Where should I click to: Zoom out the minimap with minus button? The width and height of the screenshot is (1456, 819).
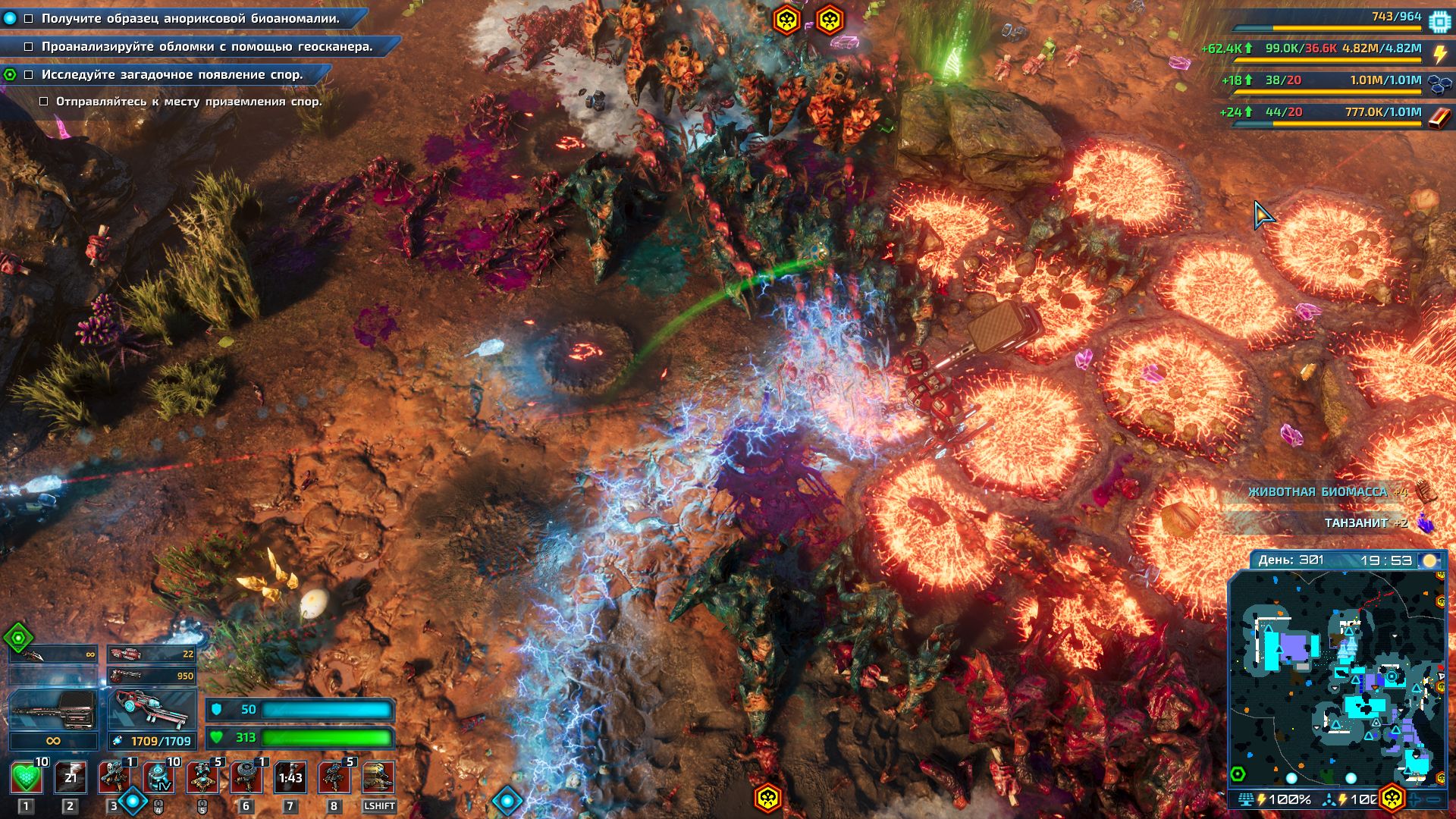pyautogui.click(x=1435, y=799)
